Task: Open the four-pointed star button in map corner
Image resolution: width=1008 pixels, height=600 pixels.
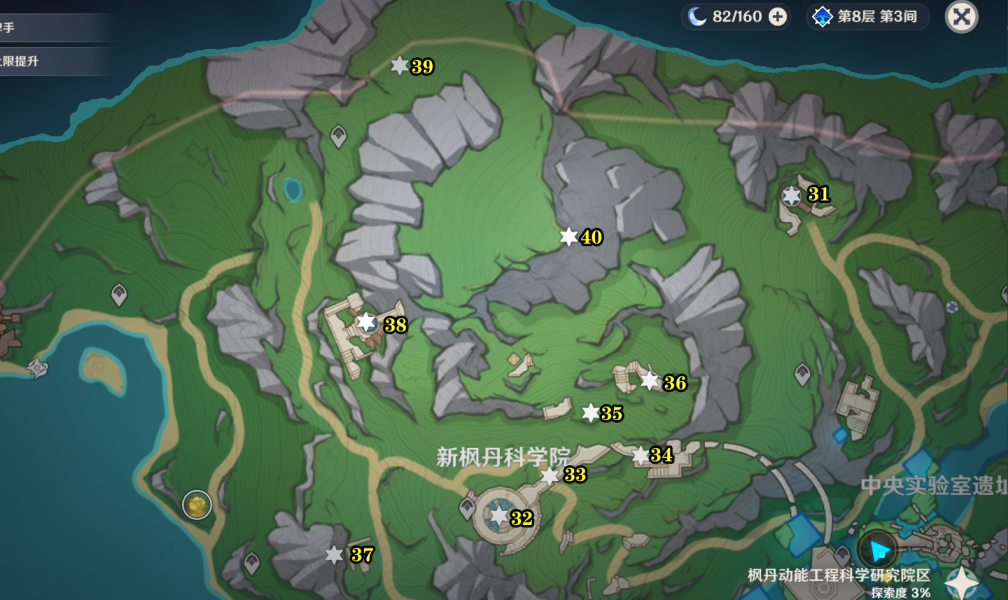Action: coord(963,581)
